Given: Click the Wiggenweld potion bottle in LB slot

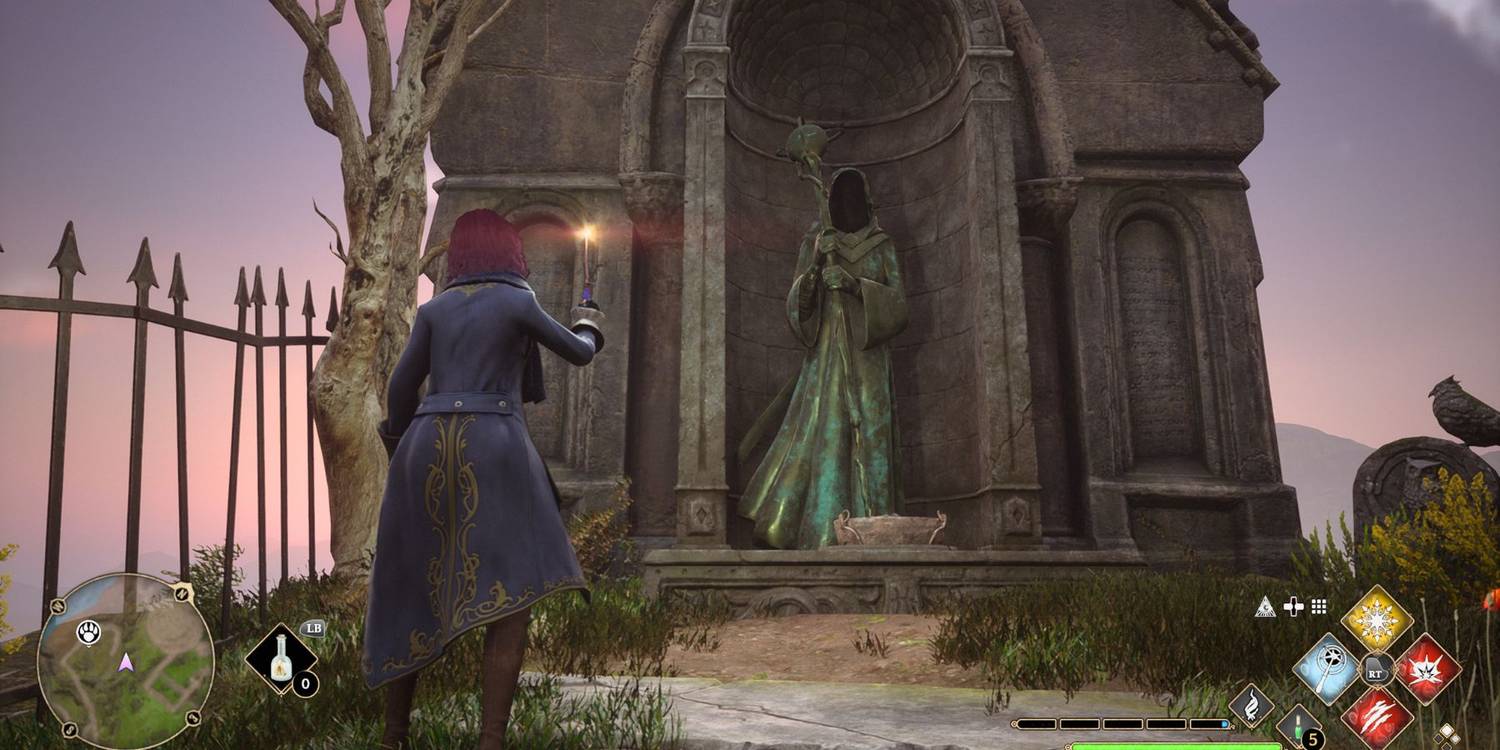Looking at the screenshot, I should (278, 659).
